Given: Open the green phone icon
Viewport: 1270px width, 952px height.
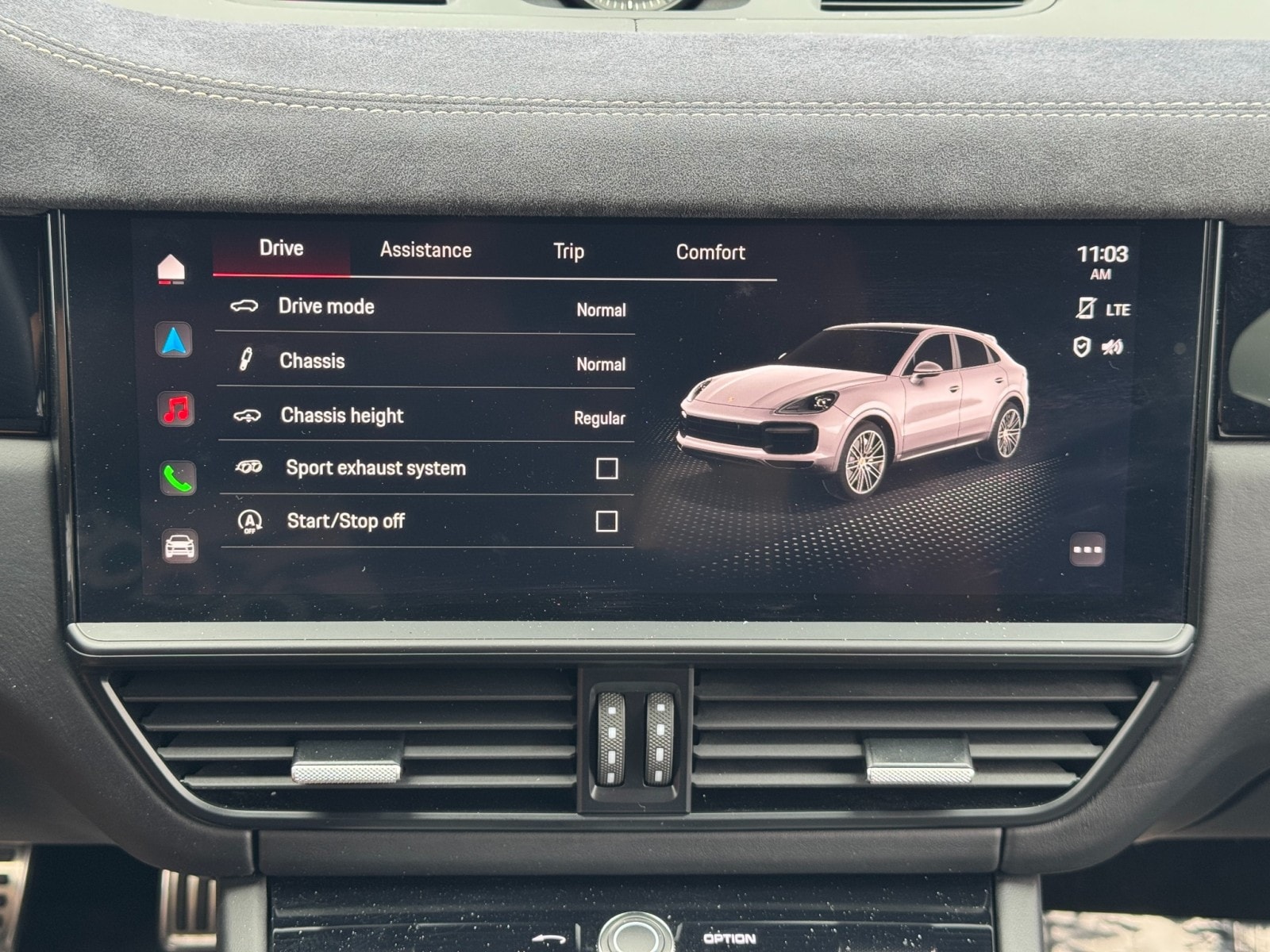Looking at the screenshot, I should (178, 478).
